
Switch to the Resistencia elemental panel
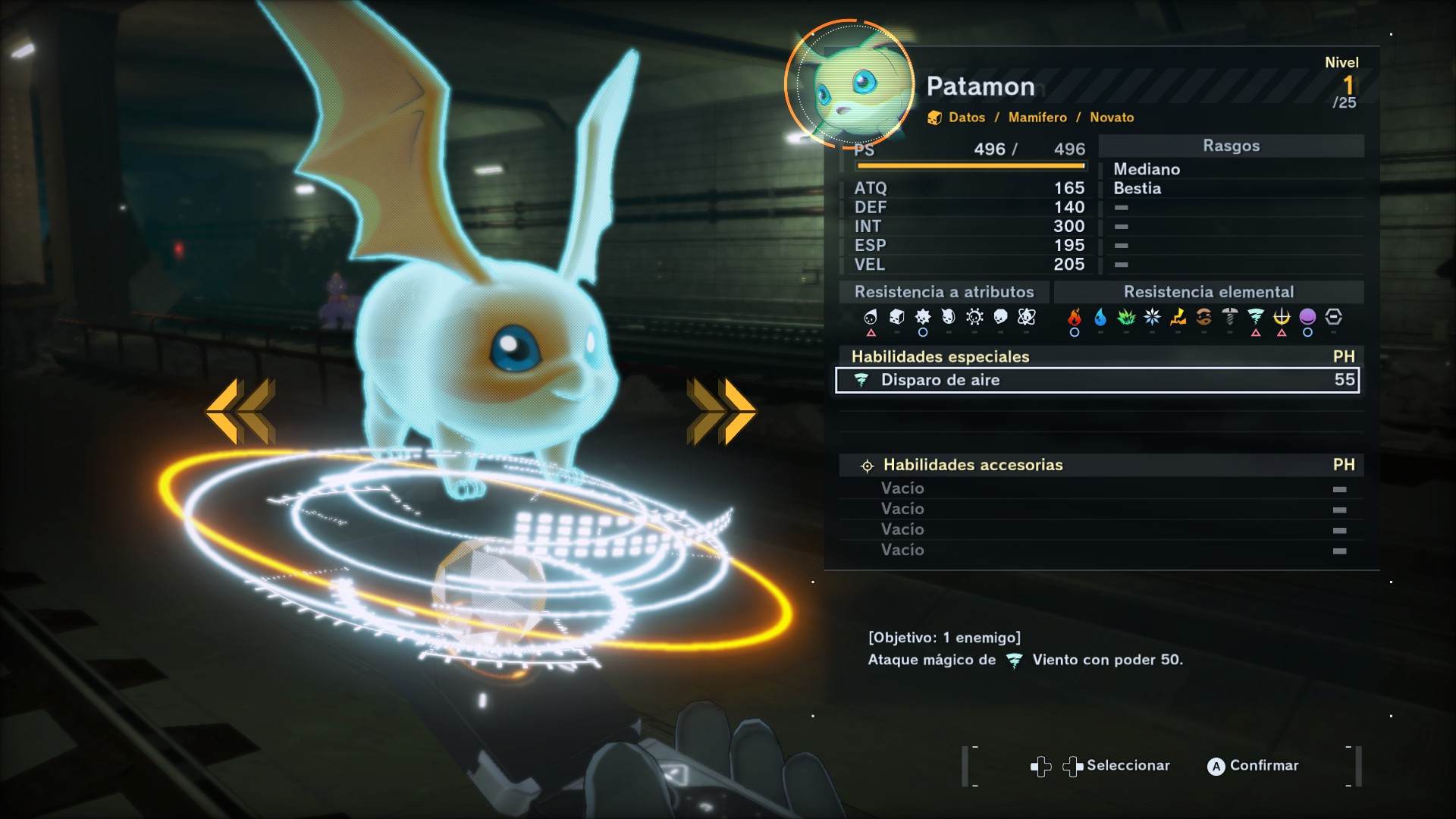point(1209,291)
